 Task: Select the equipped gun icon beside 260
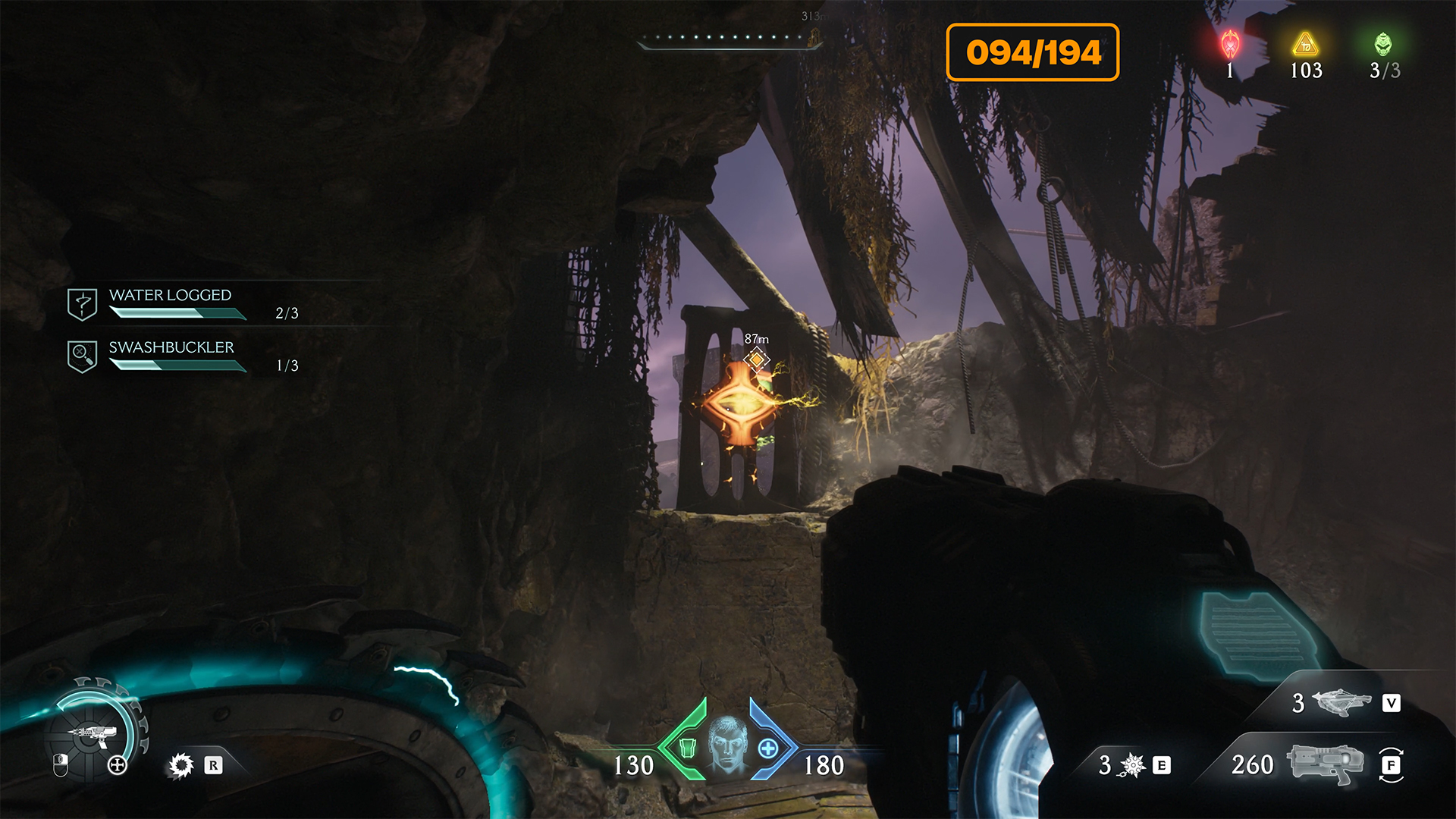[x=1325, y=763]
